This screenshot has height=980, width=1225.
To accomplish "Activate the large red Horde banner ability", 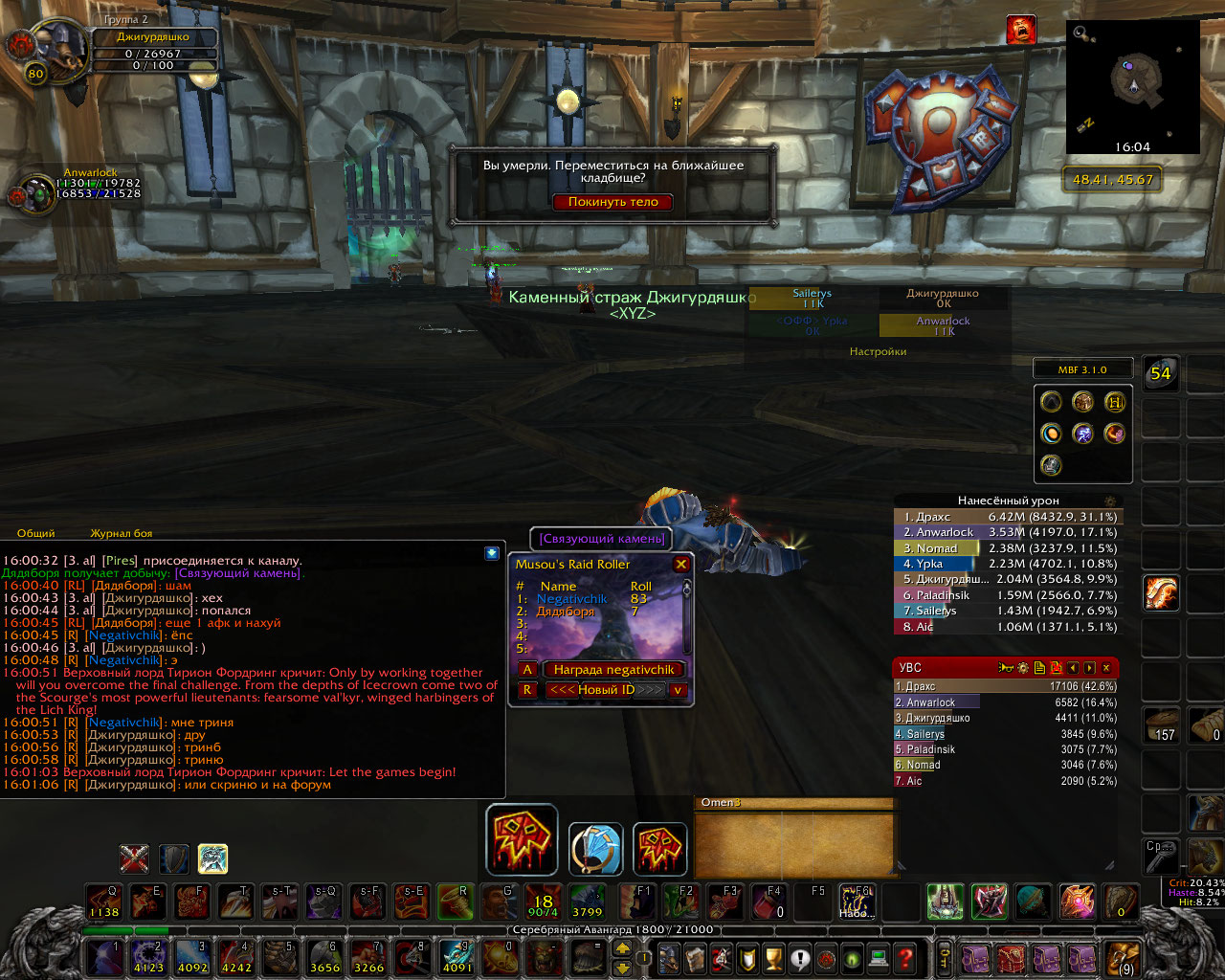I will click(x=522, y=839).
